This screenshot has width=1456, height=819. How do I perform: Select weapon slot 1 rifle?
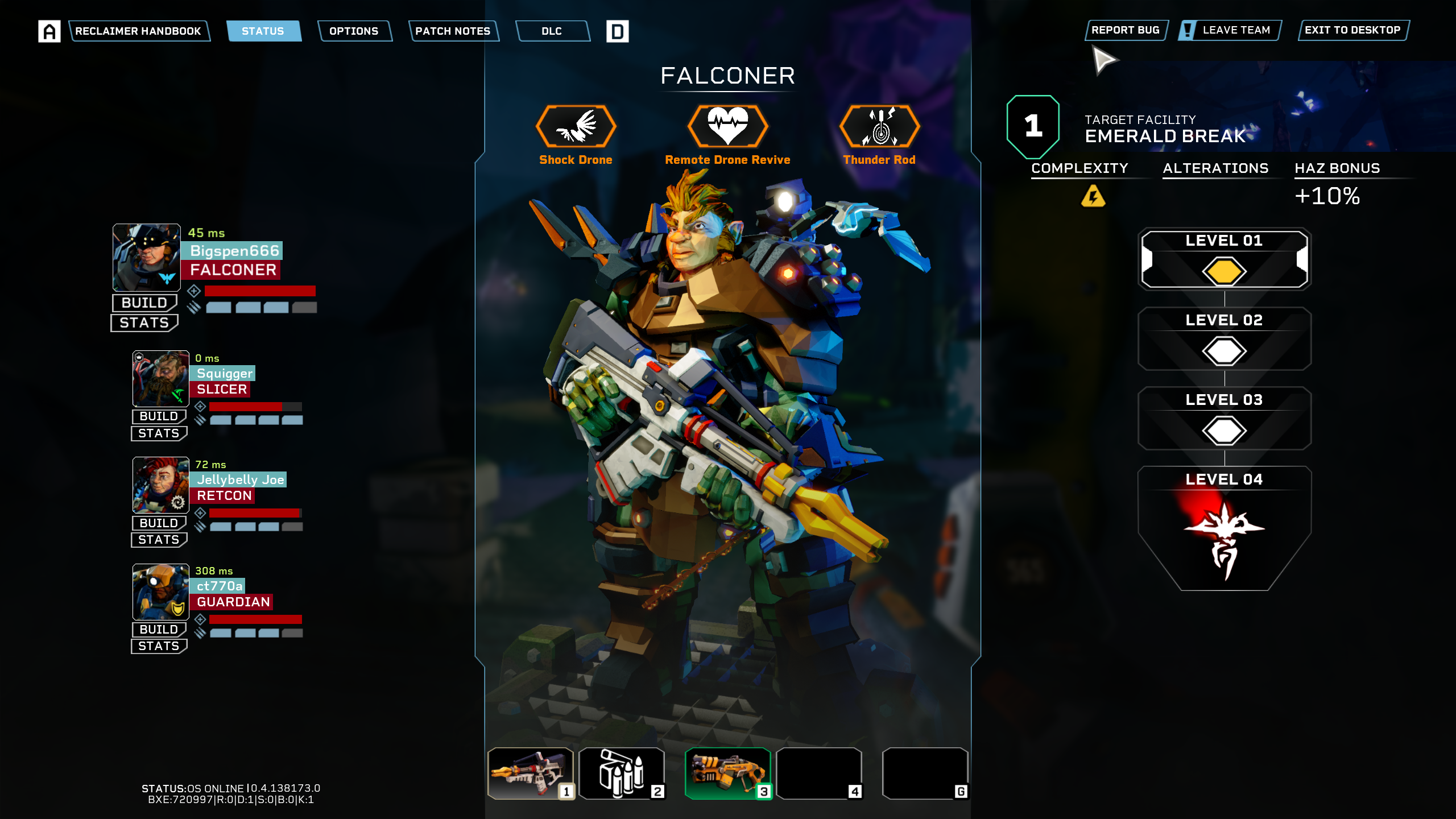pyautogui.click(x=531, y=773)
